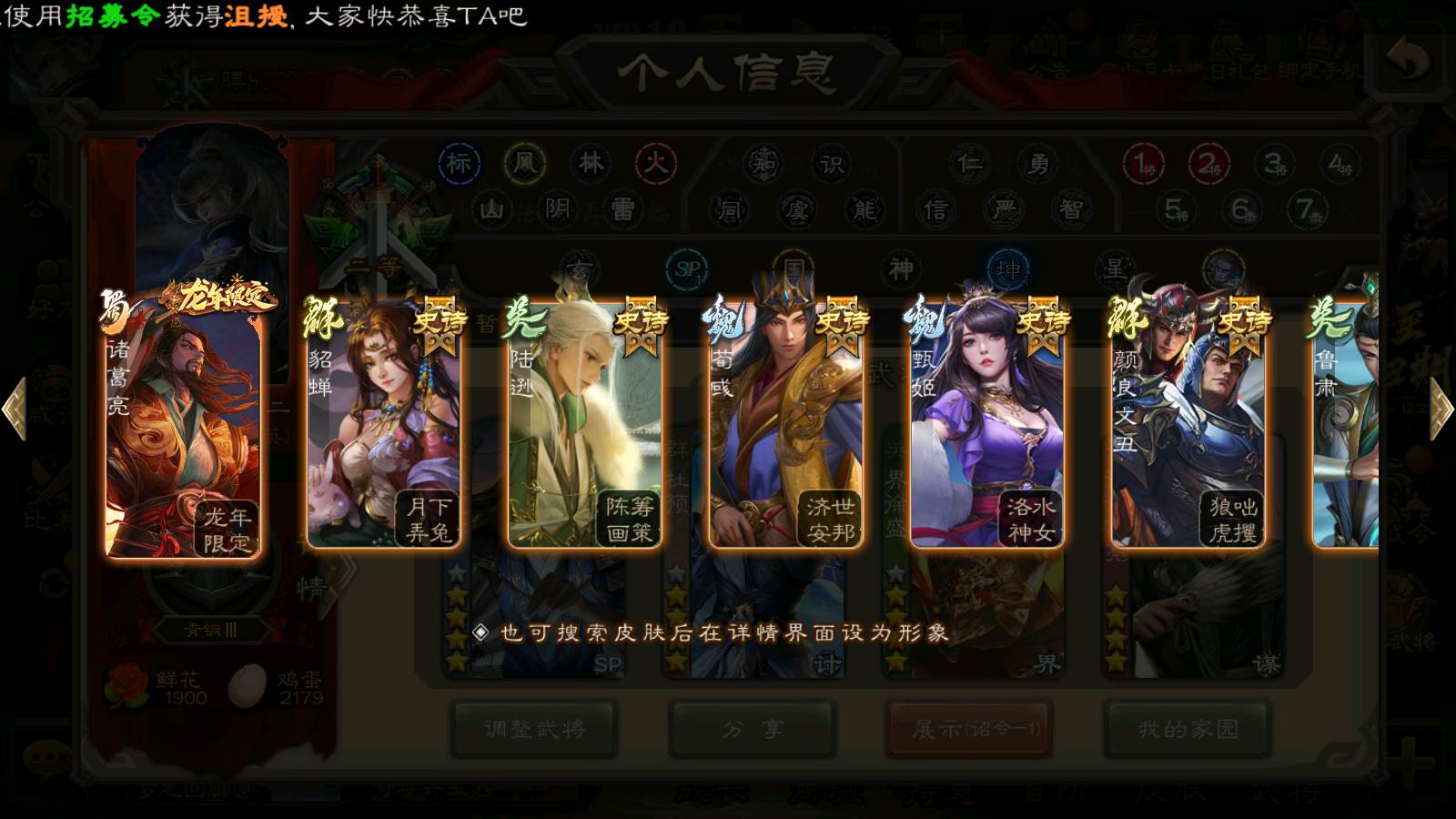
Task: Open 我的家园 button
Action: click(1187, 728)
